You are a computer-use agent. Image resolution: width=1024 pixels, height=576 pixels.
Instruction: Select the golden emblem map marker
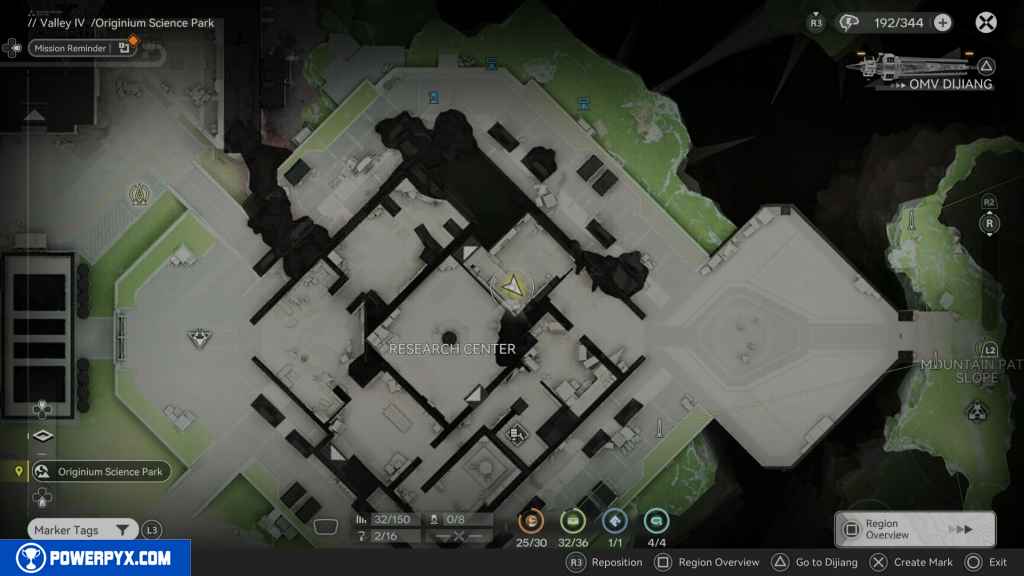coord(138,195)
